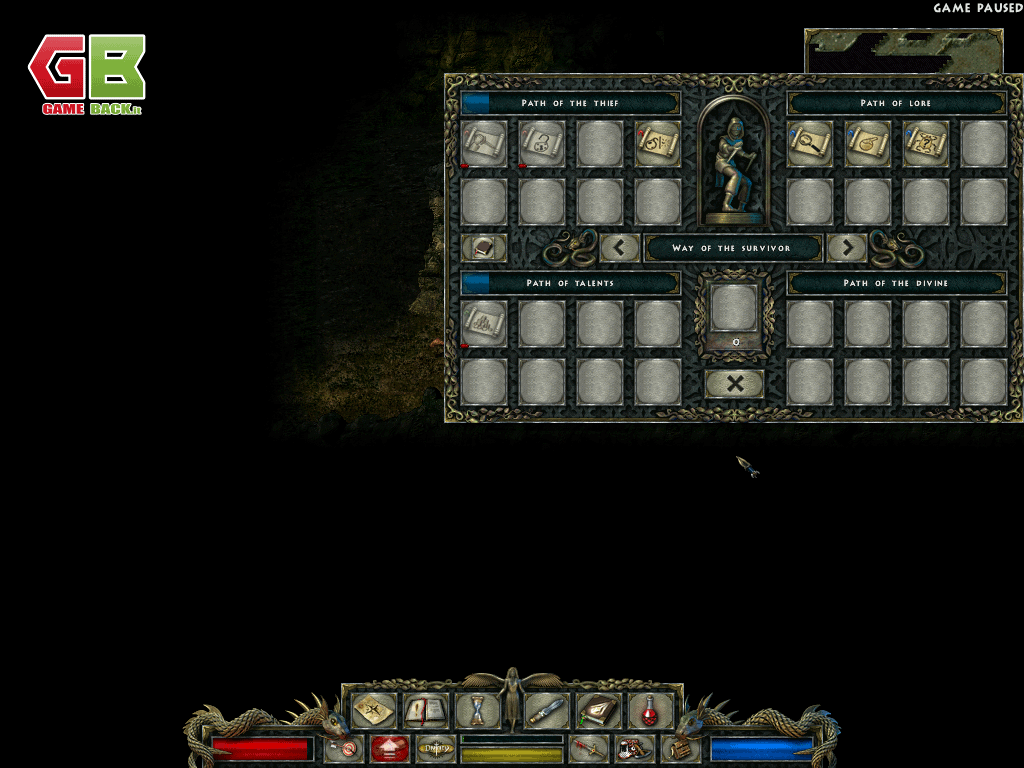Open the journal book on the bottom bar

pyautogui.click(x=427, y=711)
